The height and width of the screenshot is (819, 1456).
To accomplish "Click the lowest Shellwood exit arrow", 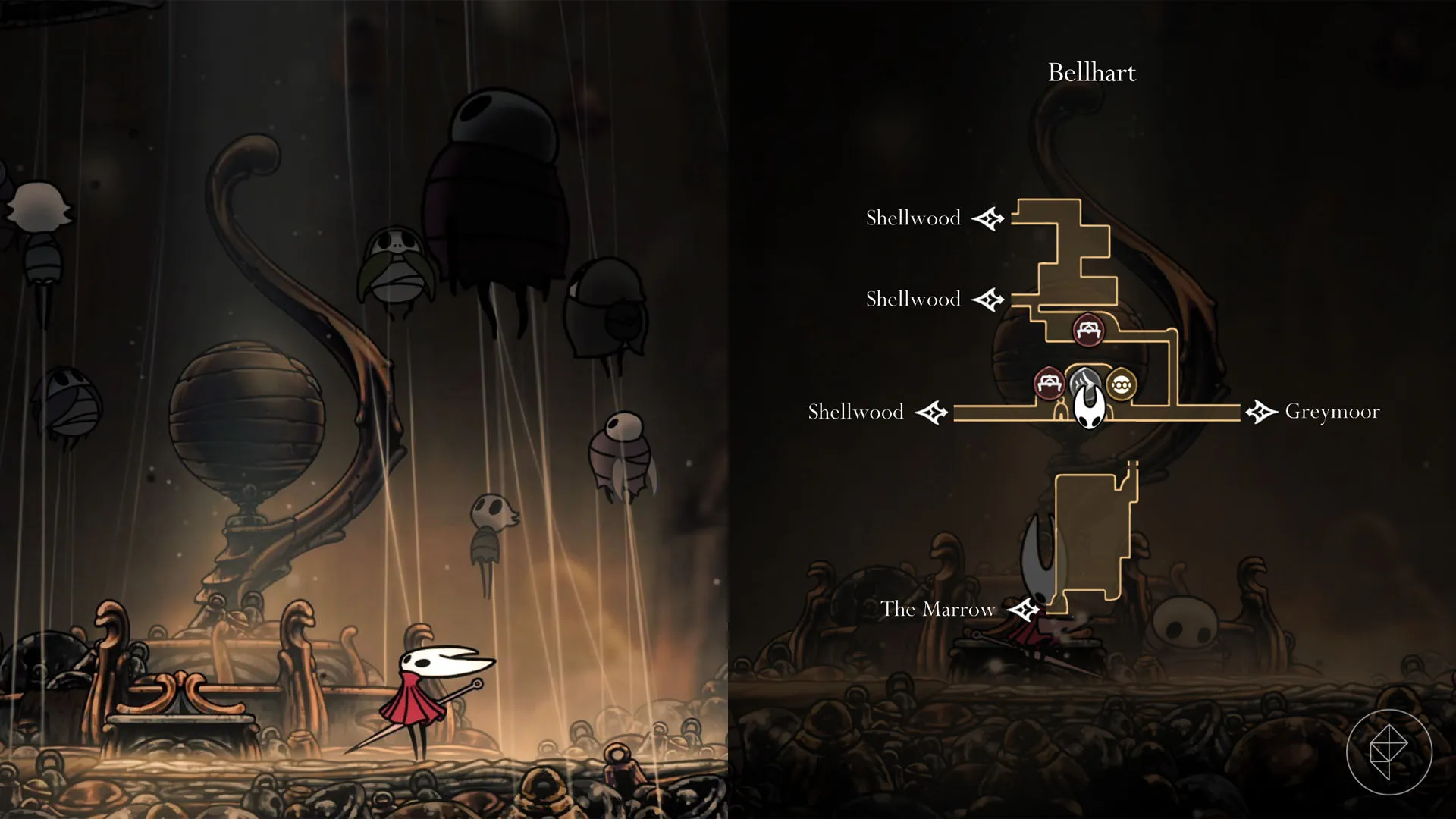I will [x=931, y=412].
